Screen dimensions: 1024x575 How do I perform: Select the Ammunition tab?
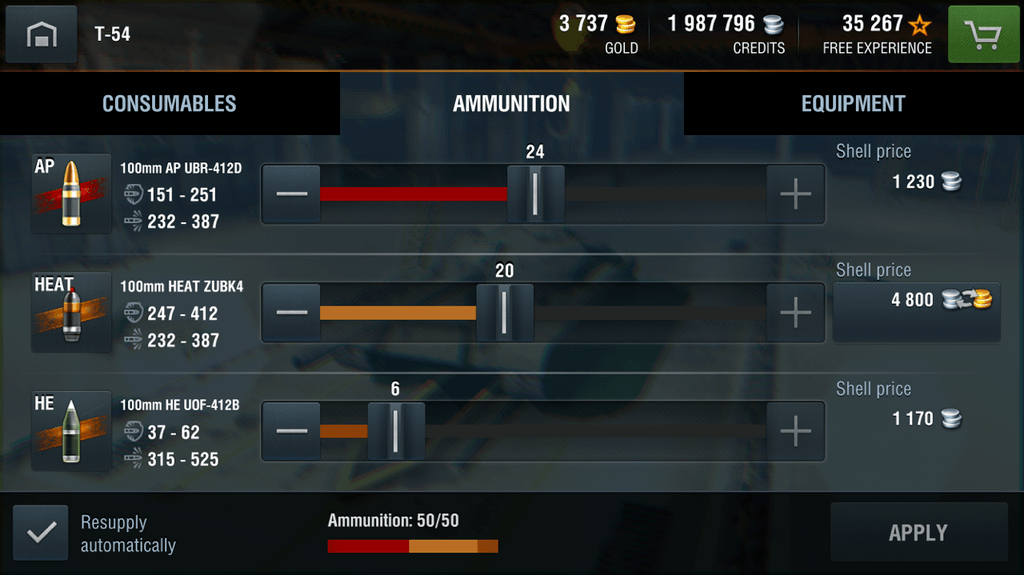coord(511,104)
